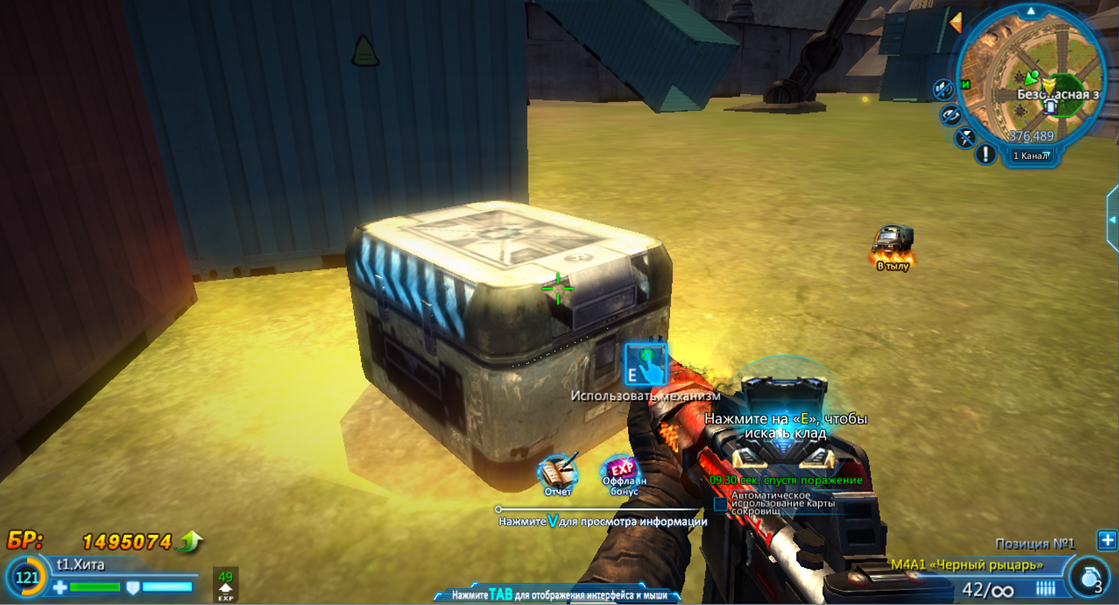
Task: Click the В тылу truck marker icon
Action: coord(890,240)
